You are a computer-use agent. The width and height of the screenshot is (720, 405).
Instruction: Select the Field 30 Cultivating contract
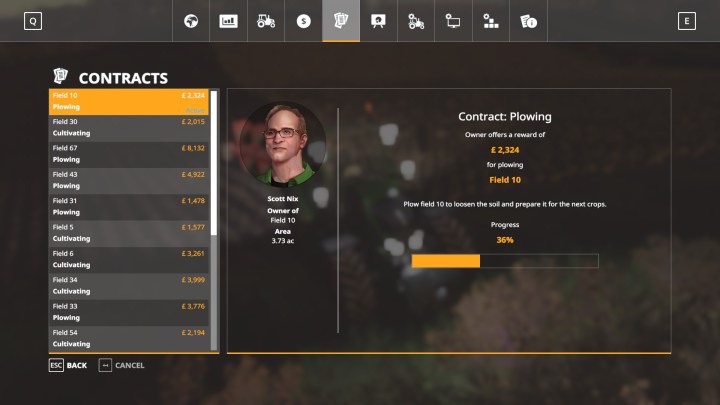coord(130,128)
